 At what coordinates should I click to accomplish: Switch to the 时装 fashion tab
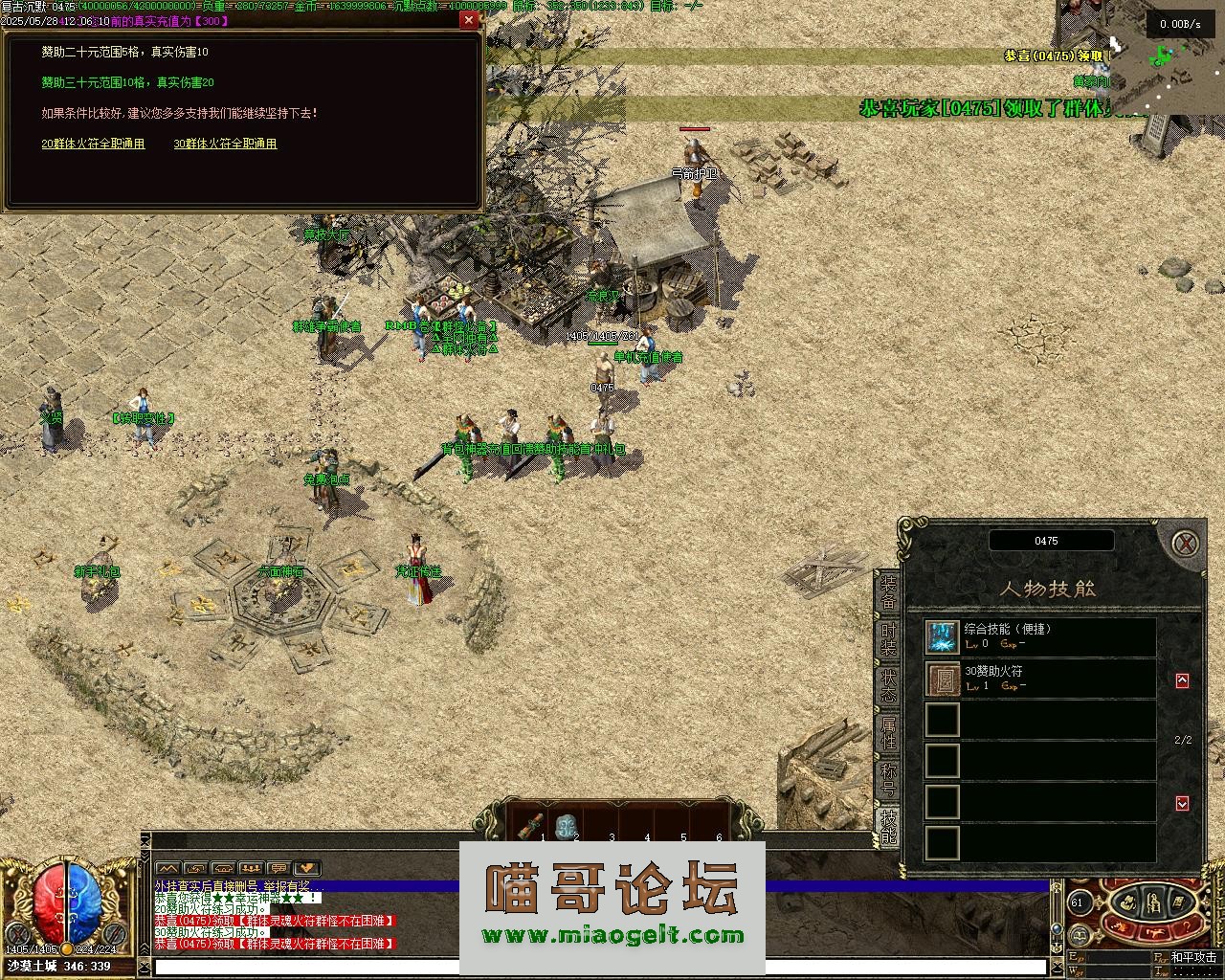[x=889, y=638]
